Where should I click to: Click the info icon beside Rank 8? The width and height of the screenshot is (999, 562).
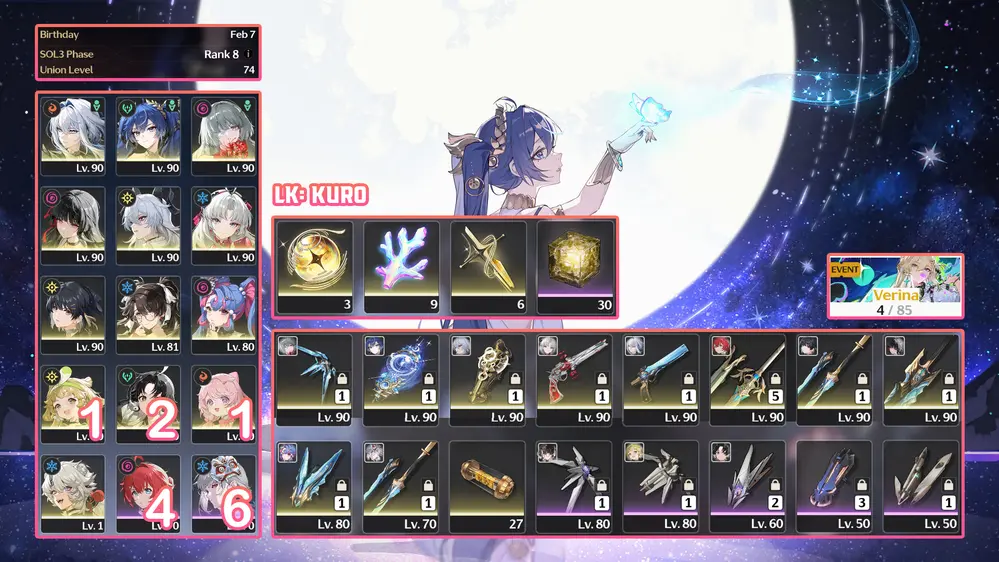click(248, 54)
